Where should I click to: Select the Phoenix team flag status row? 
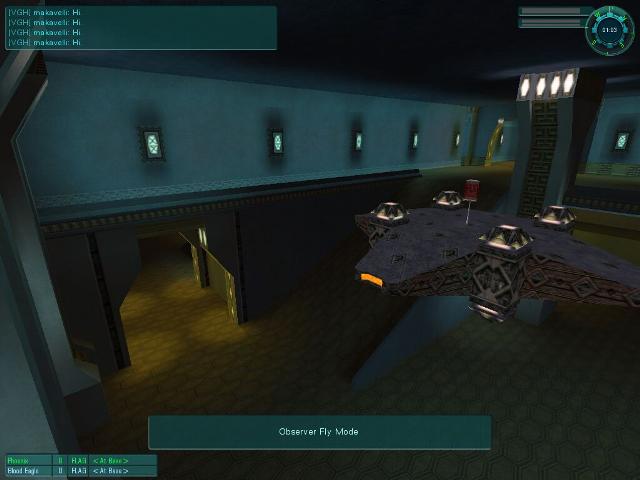pos(80,460)
